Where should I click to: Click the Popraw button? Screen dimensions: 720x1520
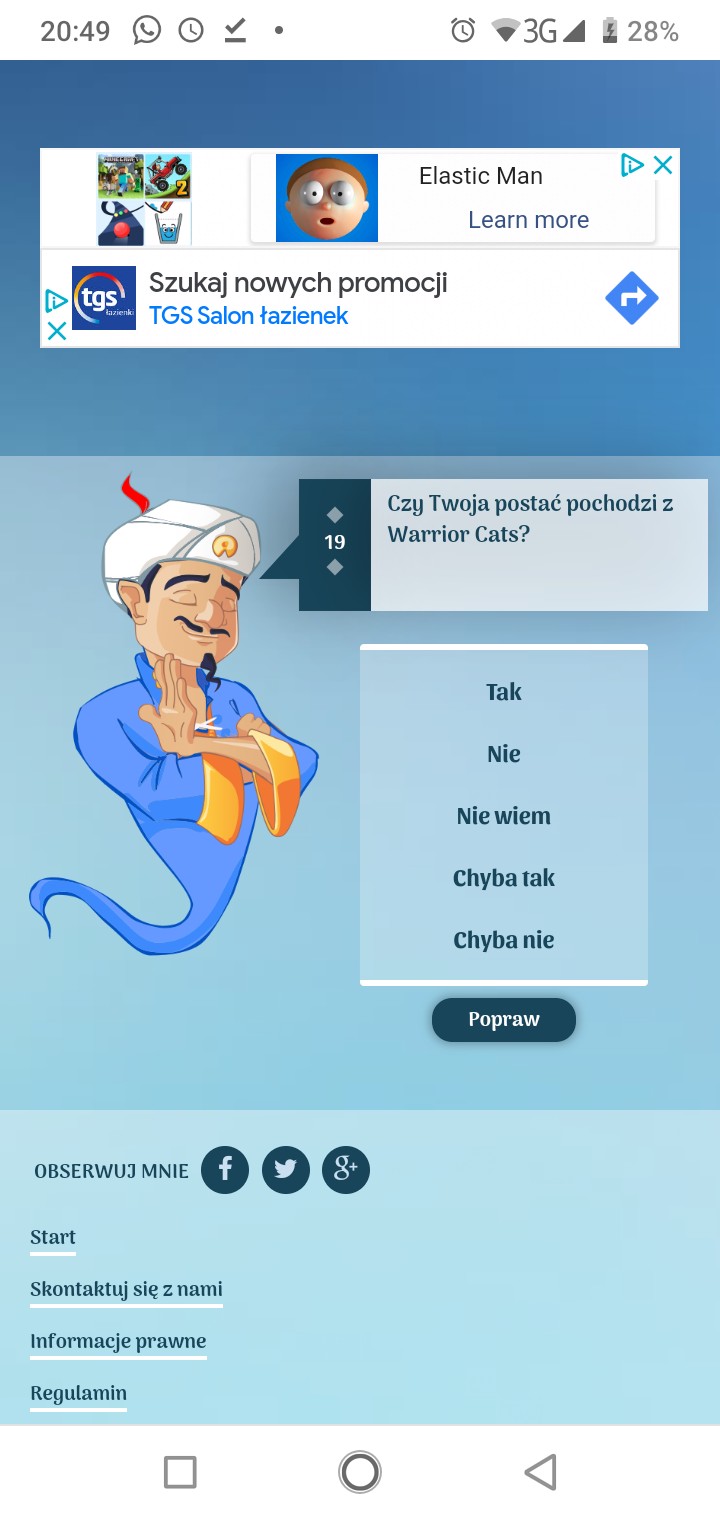point(504,1020)
